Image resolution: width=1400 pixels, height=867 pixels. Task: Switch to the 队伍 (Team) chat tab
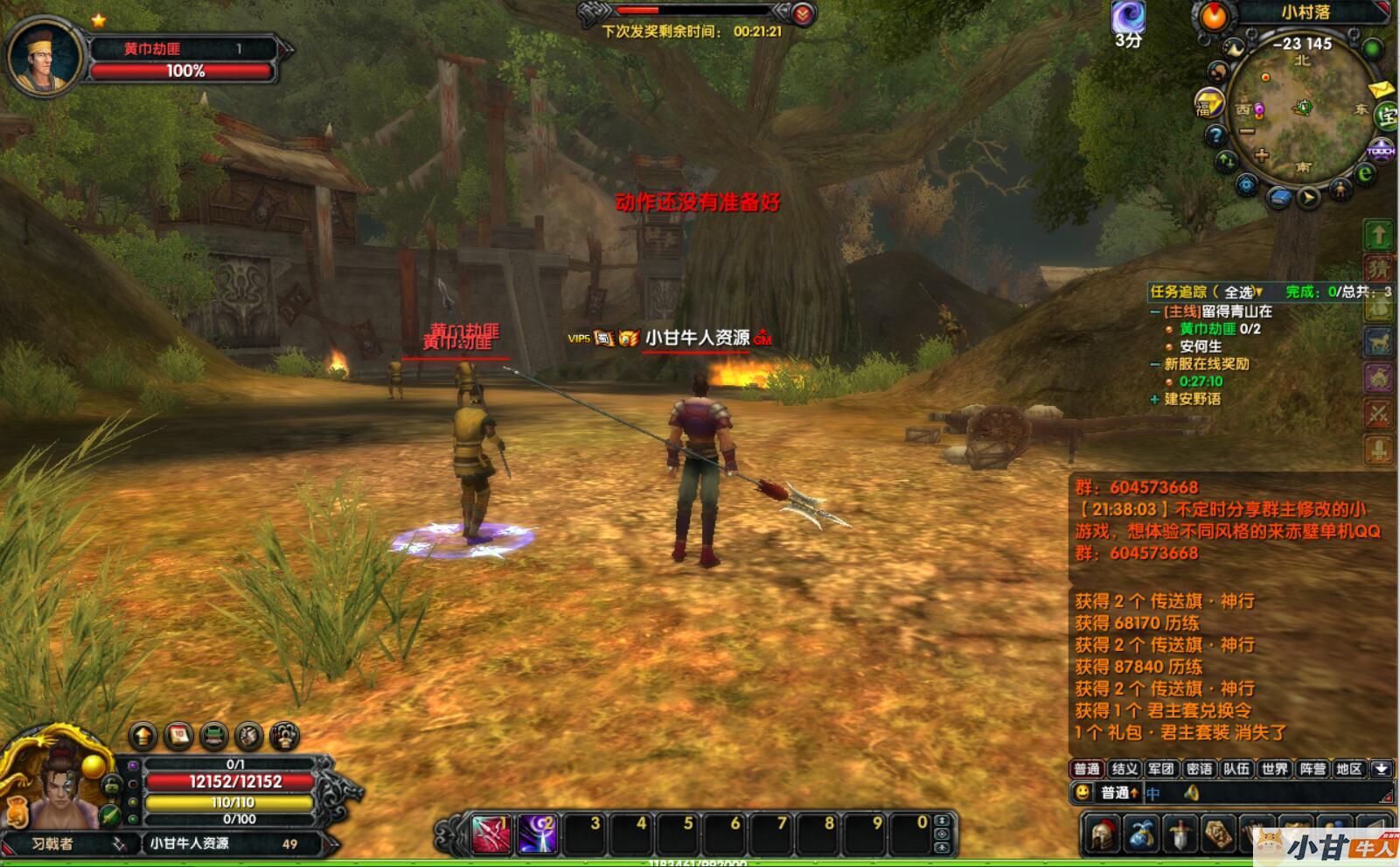1236,769
